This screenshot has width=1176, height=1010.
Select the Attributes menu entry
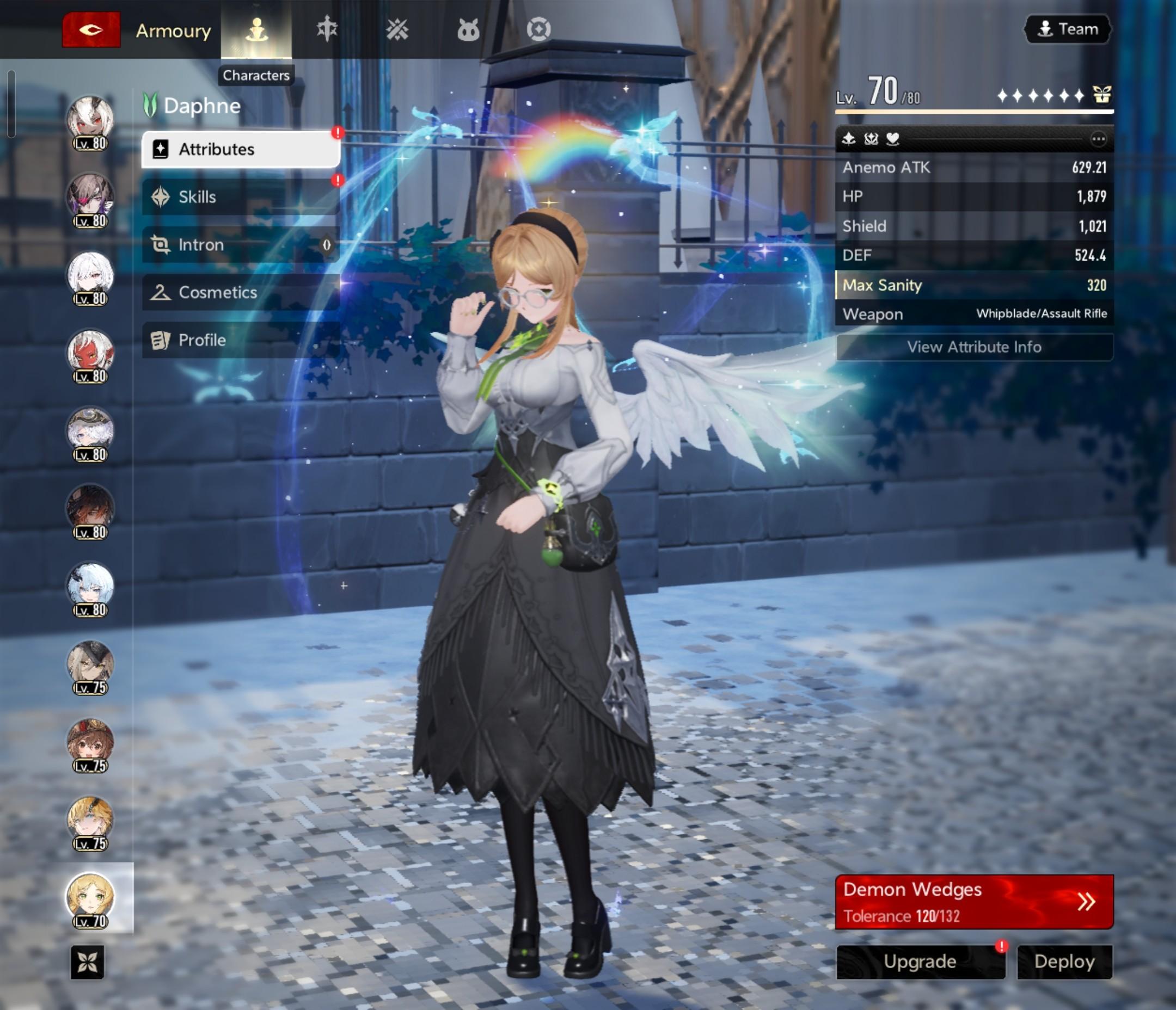(241, 149)
